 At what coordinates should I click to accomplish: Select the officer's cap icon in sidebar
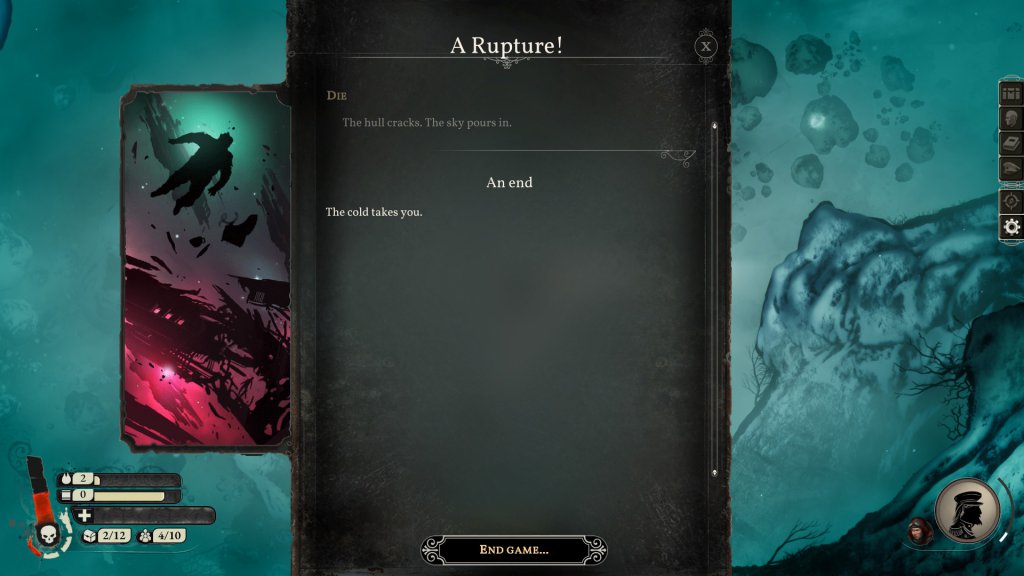1011,169
